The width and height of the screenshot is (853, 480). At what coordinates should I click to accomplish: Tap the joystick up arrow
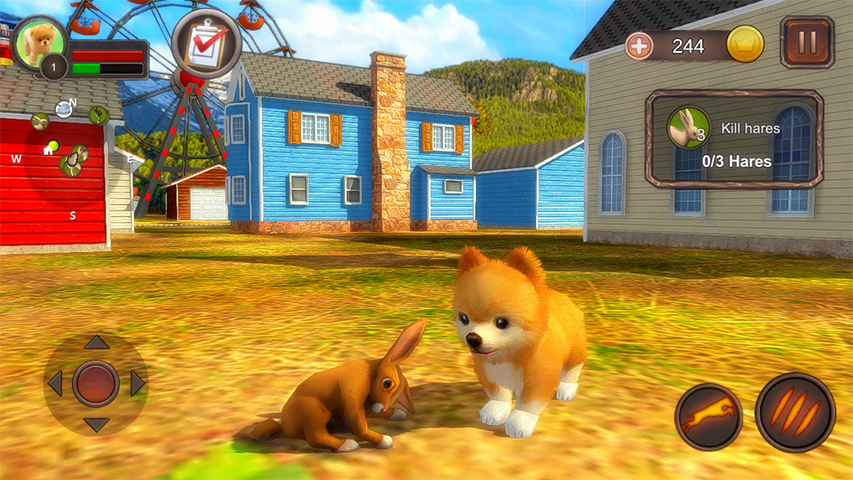point(96,343)
